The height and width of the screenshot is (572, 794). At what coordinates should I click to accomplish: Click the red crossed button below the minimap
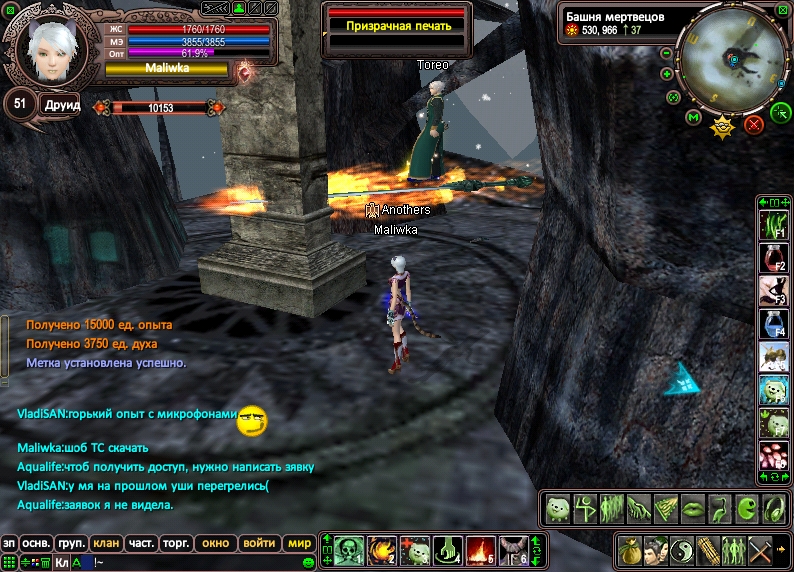[x=754, y=124]
